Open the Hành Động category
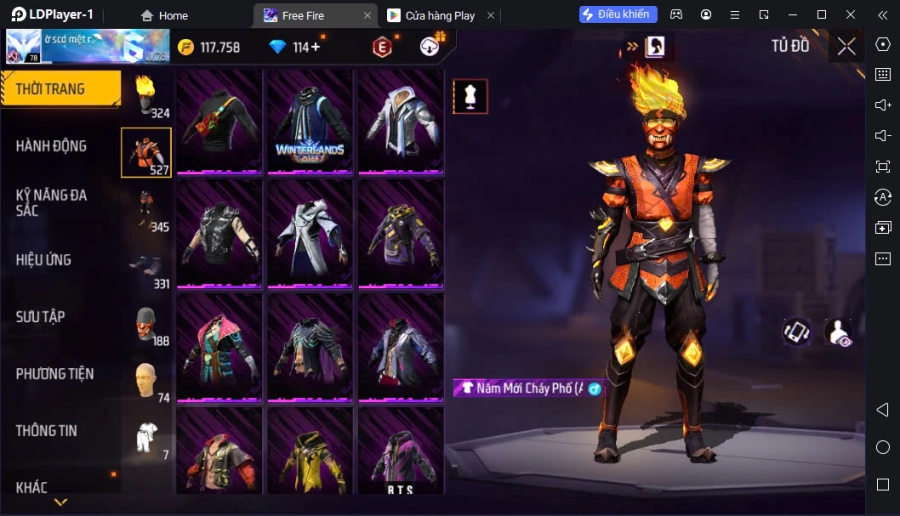 coord(51,146)
